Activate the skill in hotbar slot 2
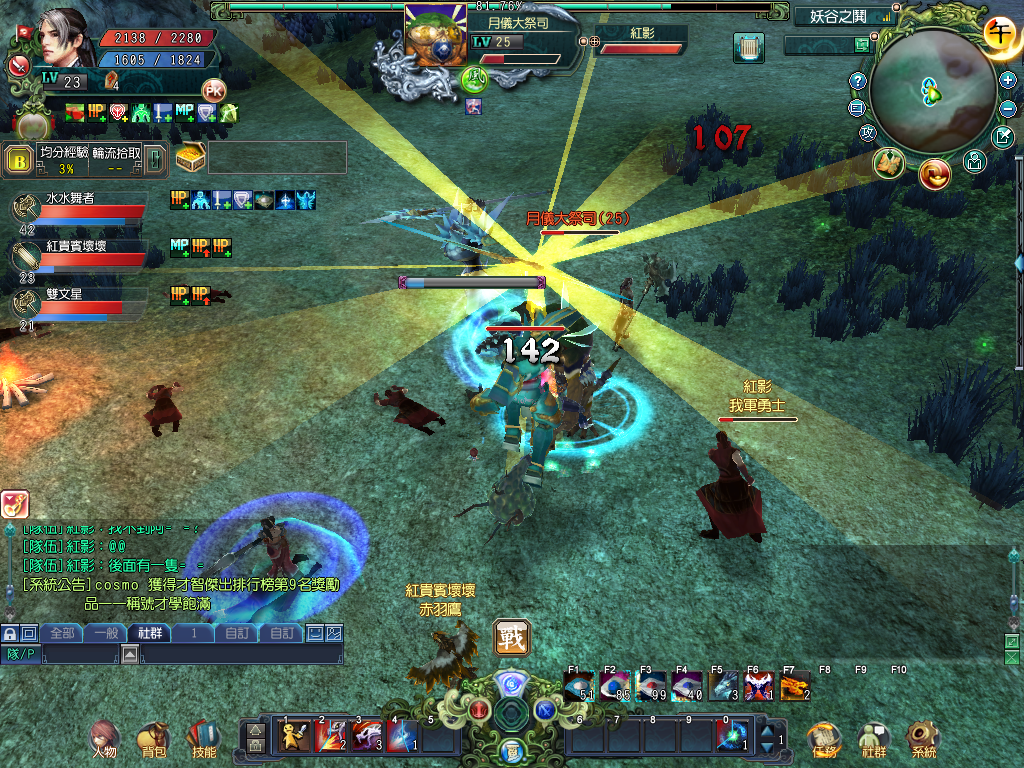Image resolution: width=1024 pixels, height=768 pixels. [330, 735]
